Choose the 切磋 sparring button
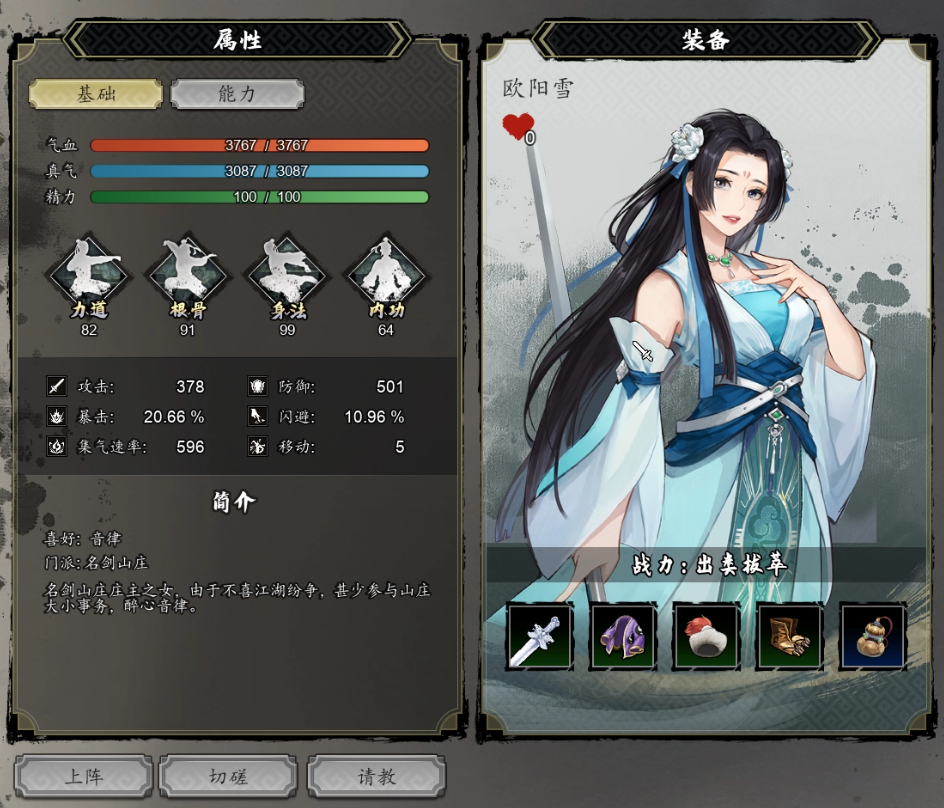The image size is (944, 808). pos(229,776)
